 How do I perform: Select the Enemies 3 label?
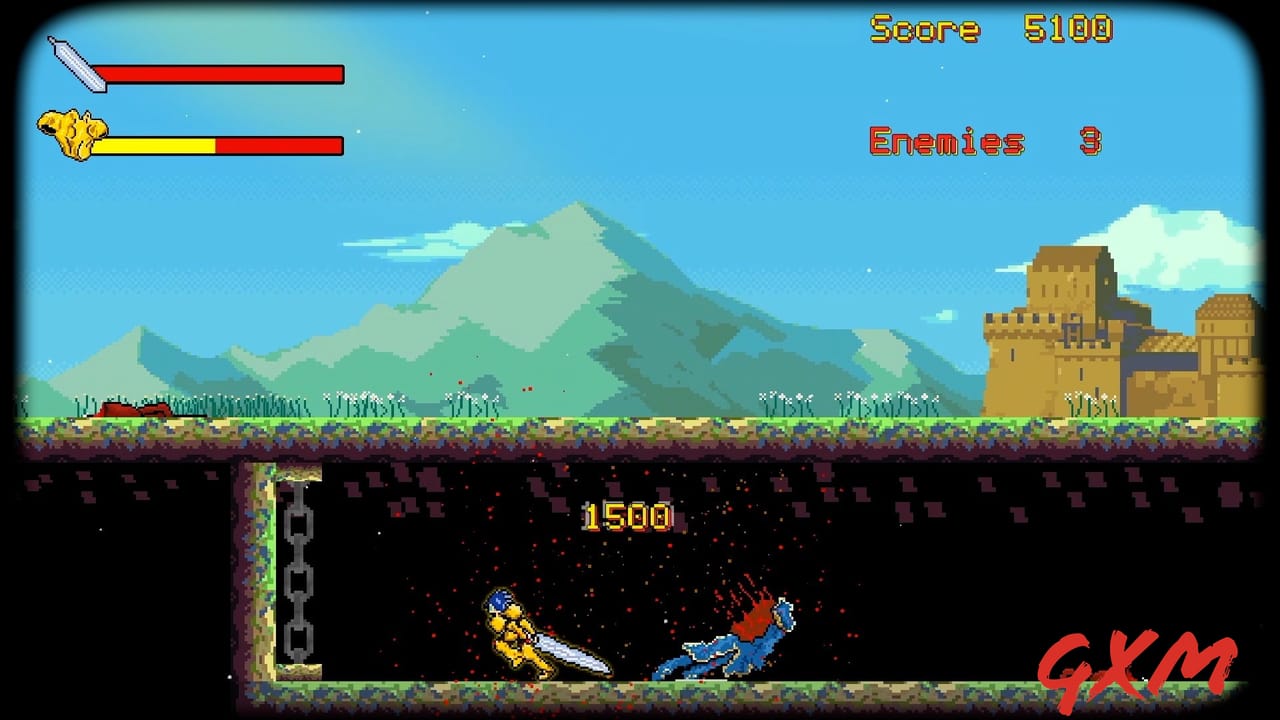point(945,143)
